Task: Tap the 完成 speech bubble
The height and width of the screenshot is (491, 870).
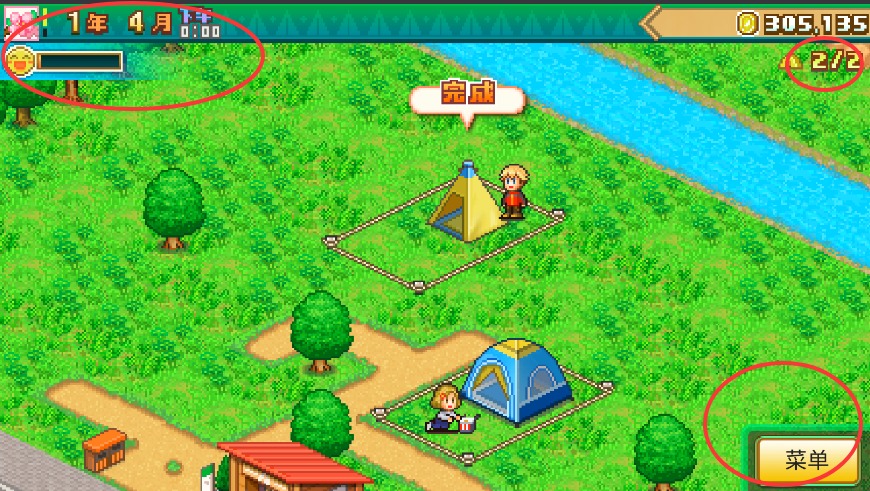Action: click(x=467, y=99)
